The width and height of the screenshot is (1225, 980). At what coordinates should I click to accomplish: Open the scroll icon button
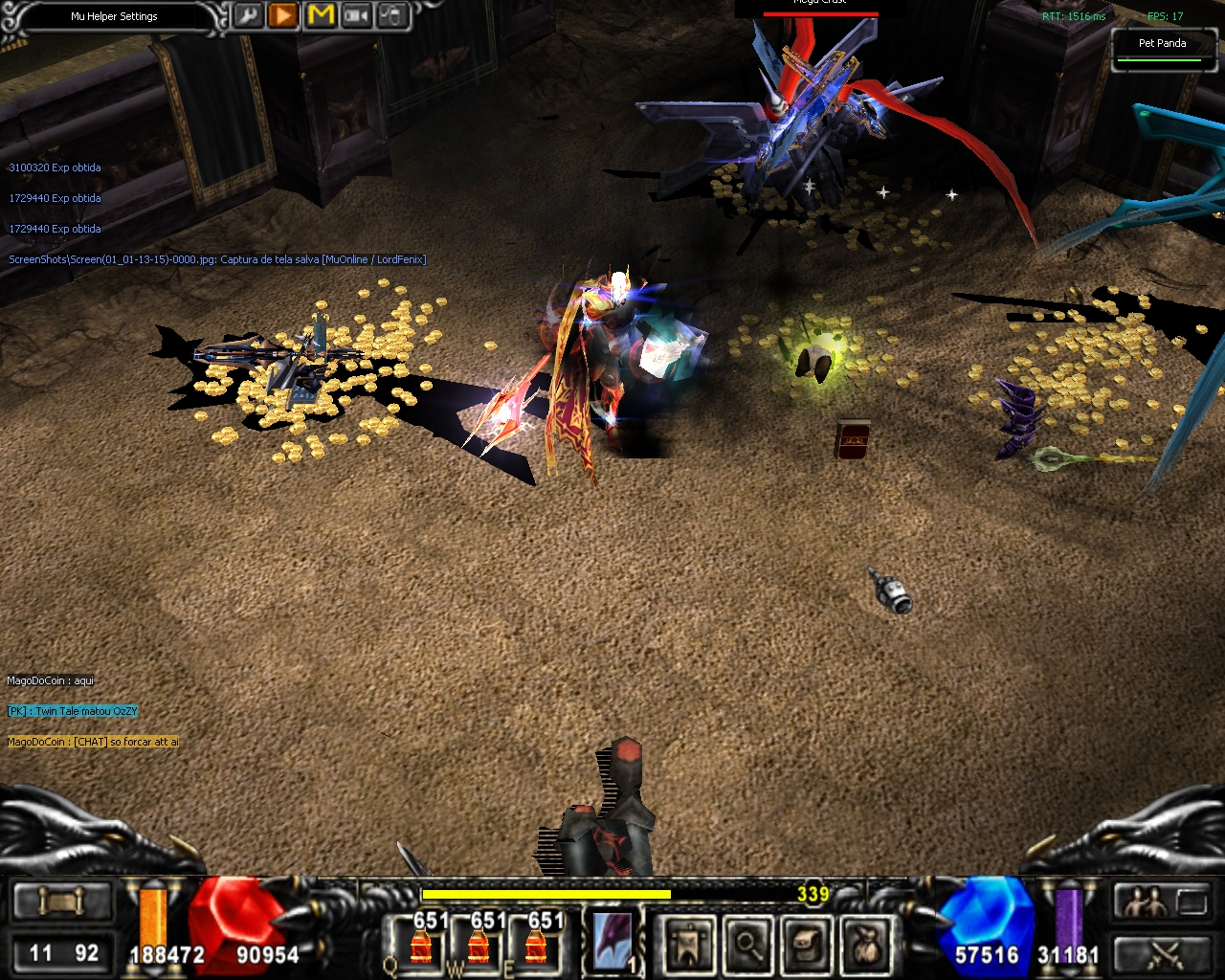[61, 902]
